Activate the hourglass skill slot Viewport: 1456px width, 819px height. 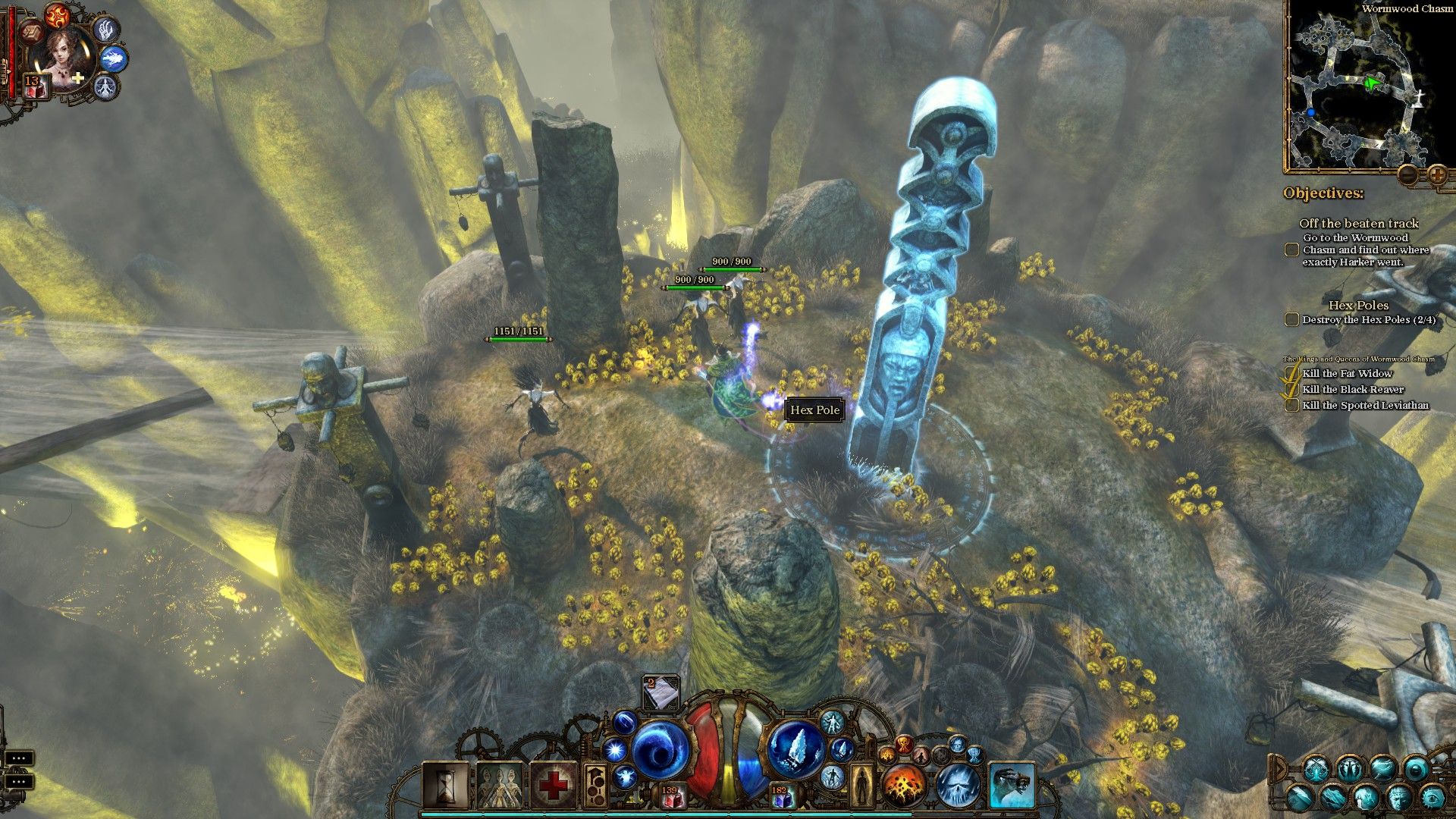click(445, 784)
